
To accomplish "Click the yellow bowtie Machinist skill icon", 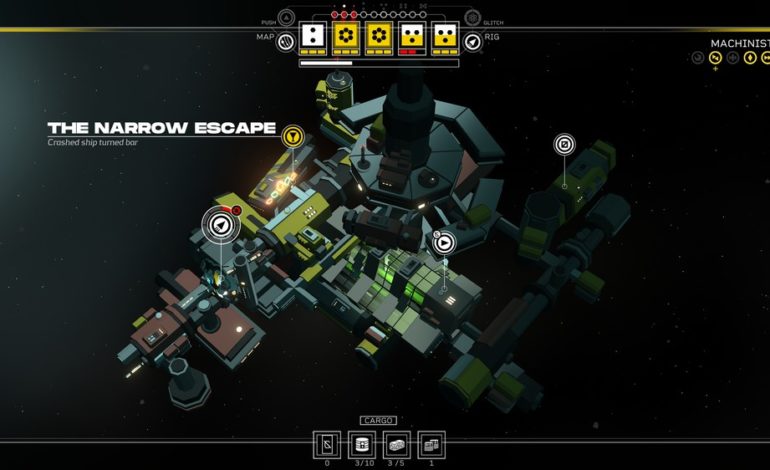I will click(x=715, y=58).
